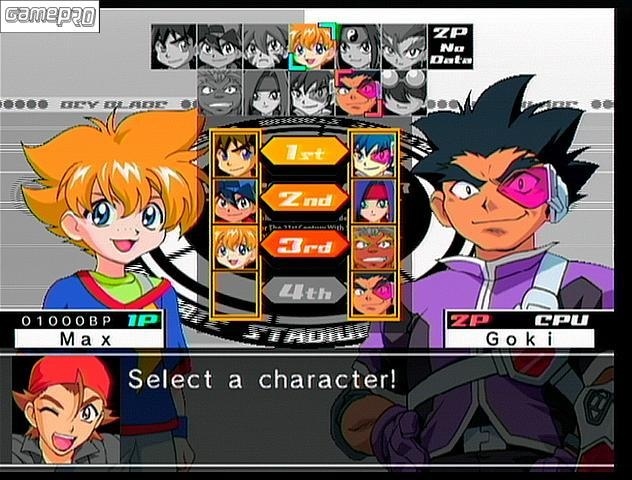The image size is (632, 480).
Task: Choose Goki's eyepatch portrait in the roster
Action: (x=357, y=93)
